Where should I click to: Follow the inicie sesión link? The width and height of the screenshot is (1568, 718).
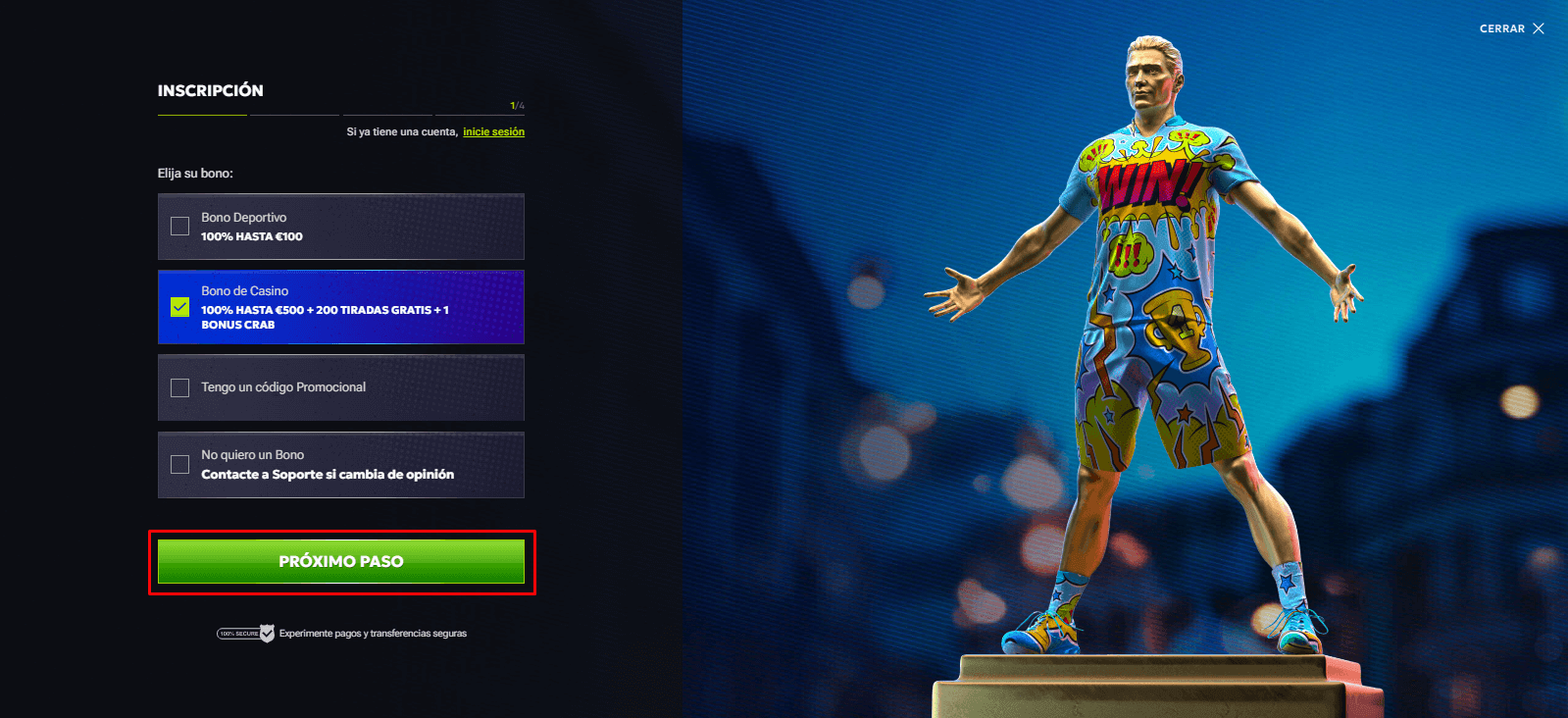click(493, 131)
